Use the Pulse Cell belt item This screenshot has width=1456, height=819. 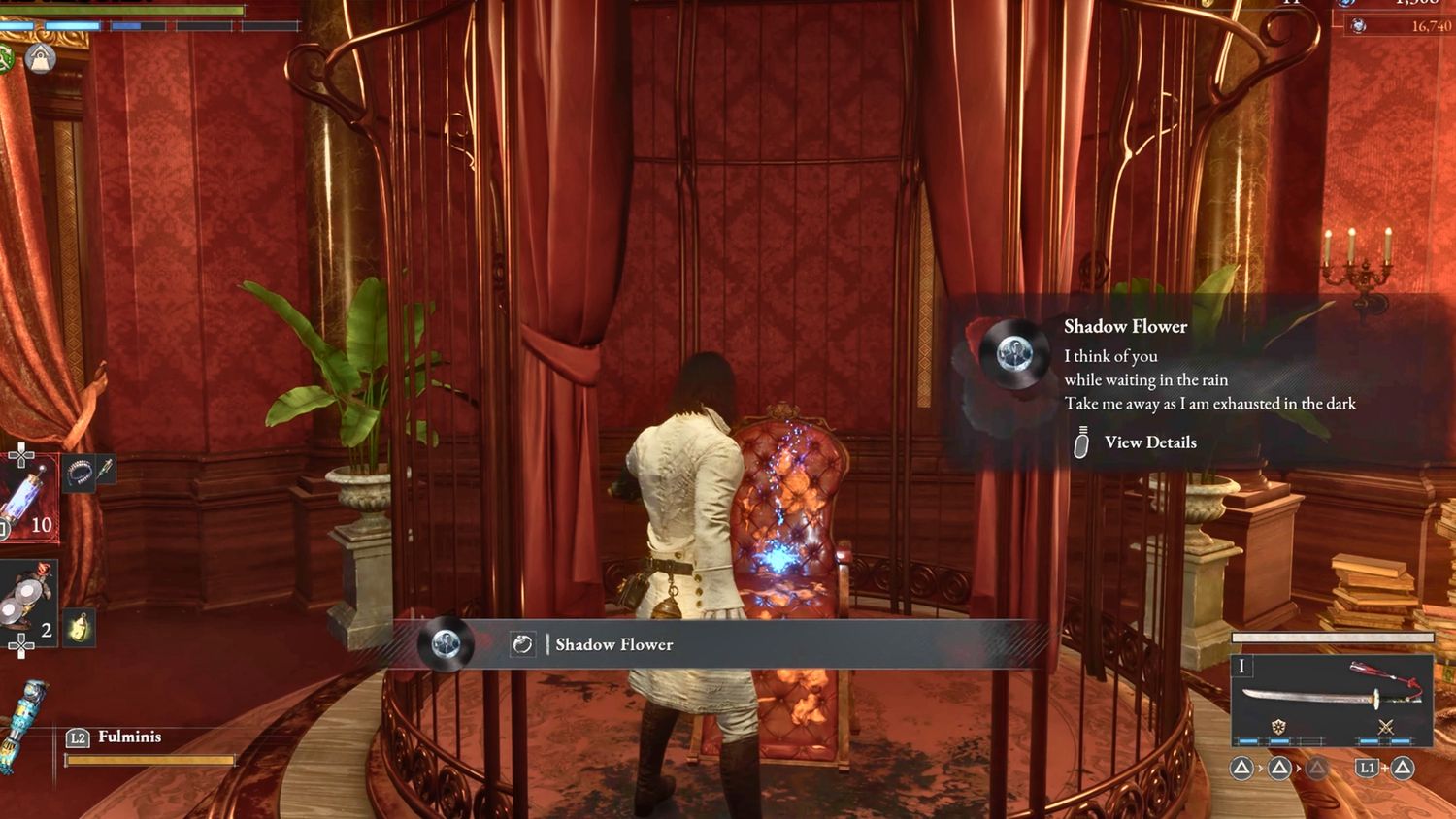click(29, 497)
